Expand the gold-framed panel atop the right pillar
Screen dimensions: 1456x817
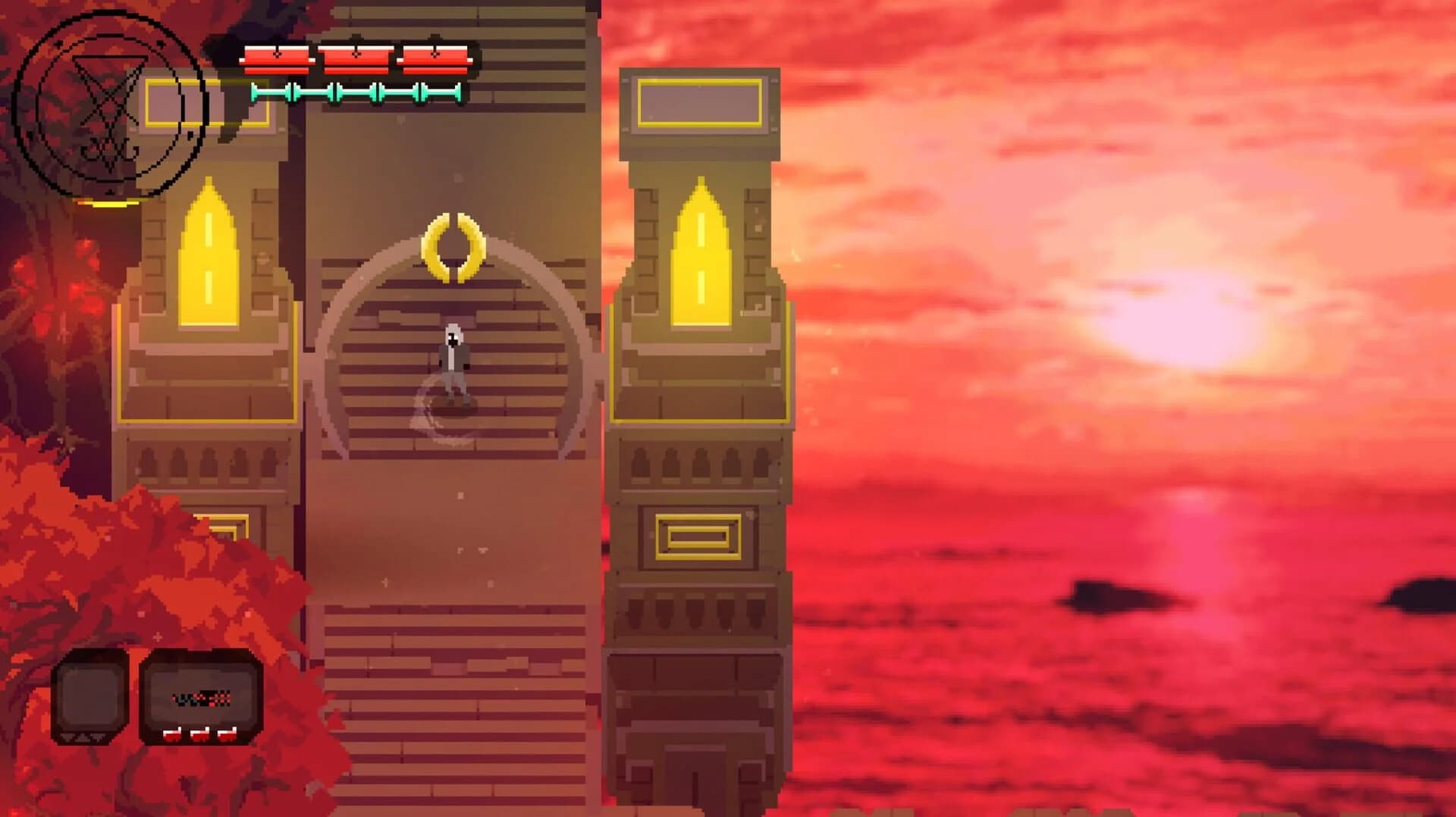click(x=698, y=101)
